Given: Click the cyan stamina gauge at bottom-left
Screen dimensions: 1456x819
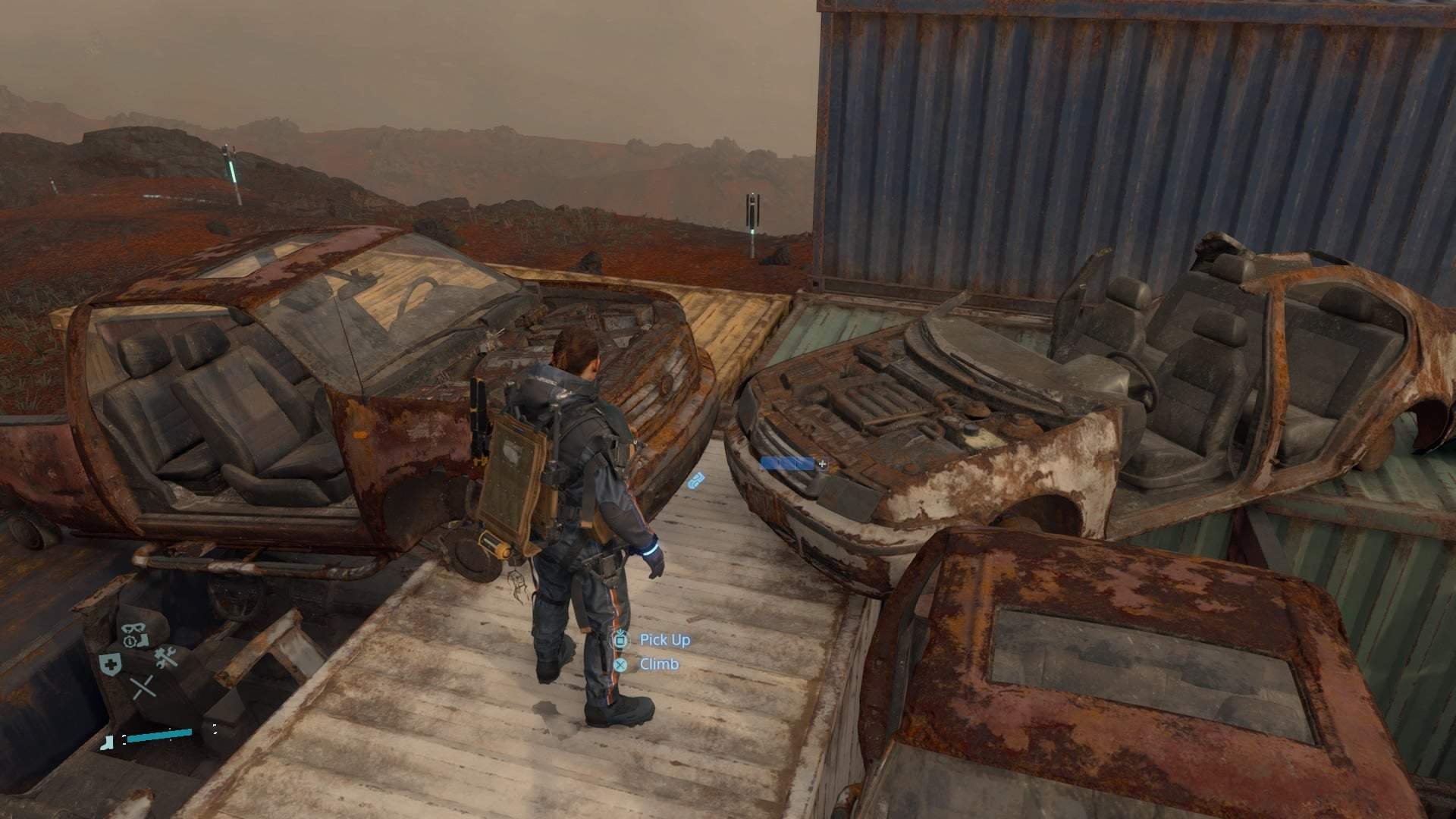Looking at the screenshot, I should 159,735.
